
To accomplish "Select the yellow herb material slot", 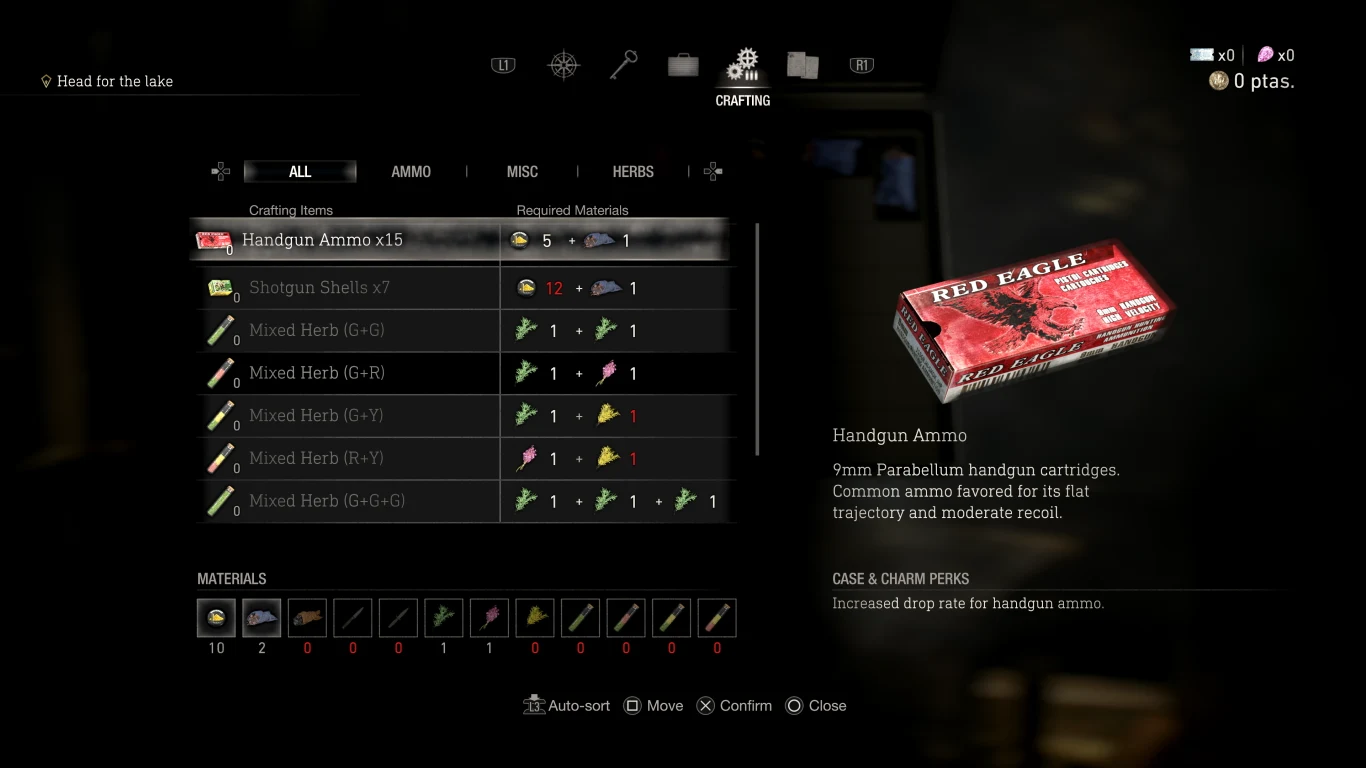I will coord(535,618).
